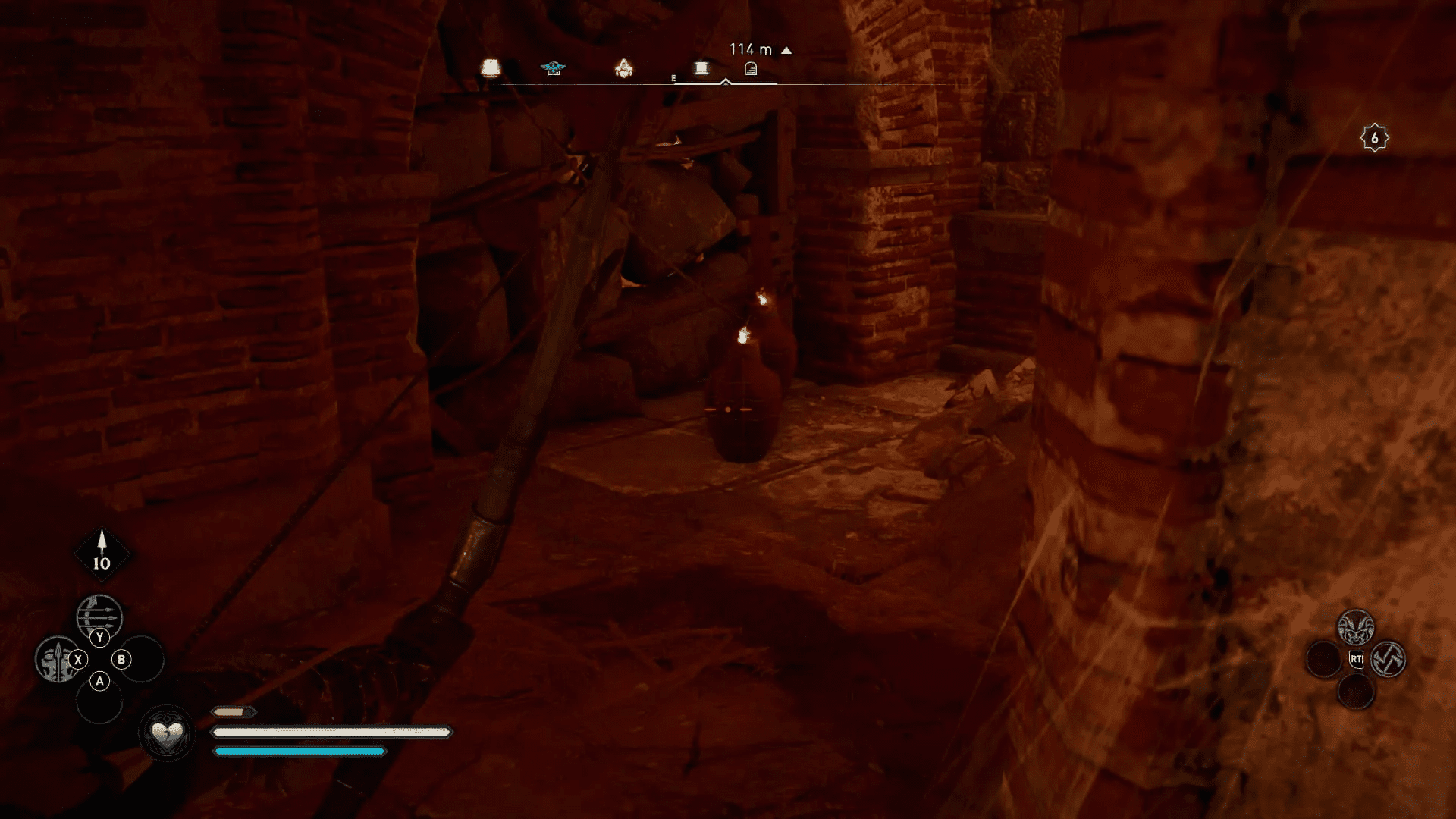This screenshot has width=1456, height=819.
Task: Expand the elevation arrow next to 114 m
Action: (786, 49)
